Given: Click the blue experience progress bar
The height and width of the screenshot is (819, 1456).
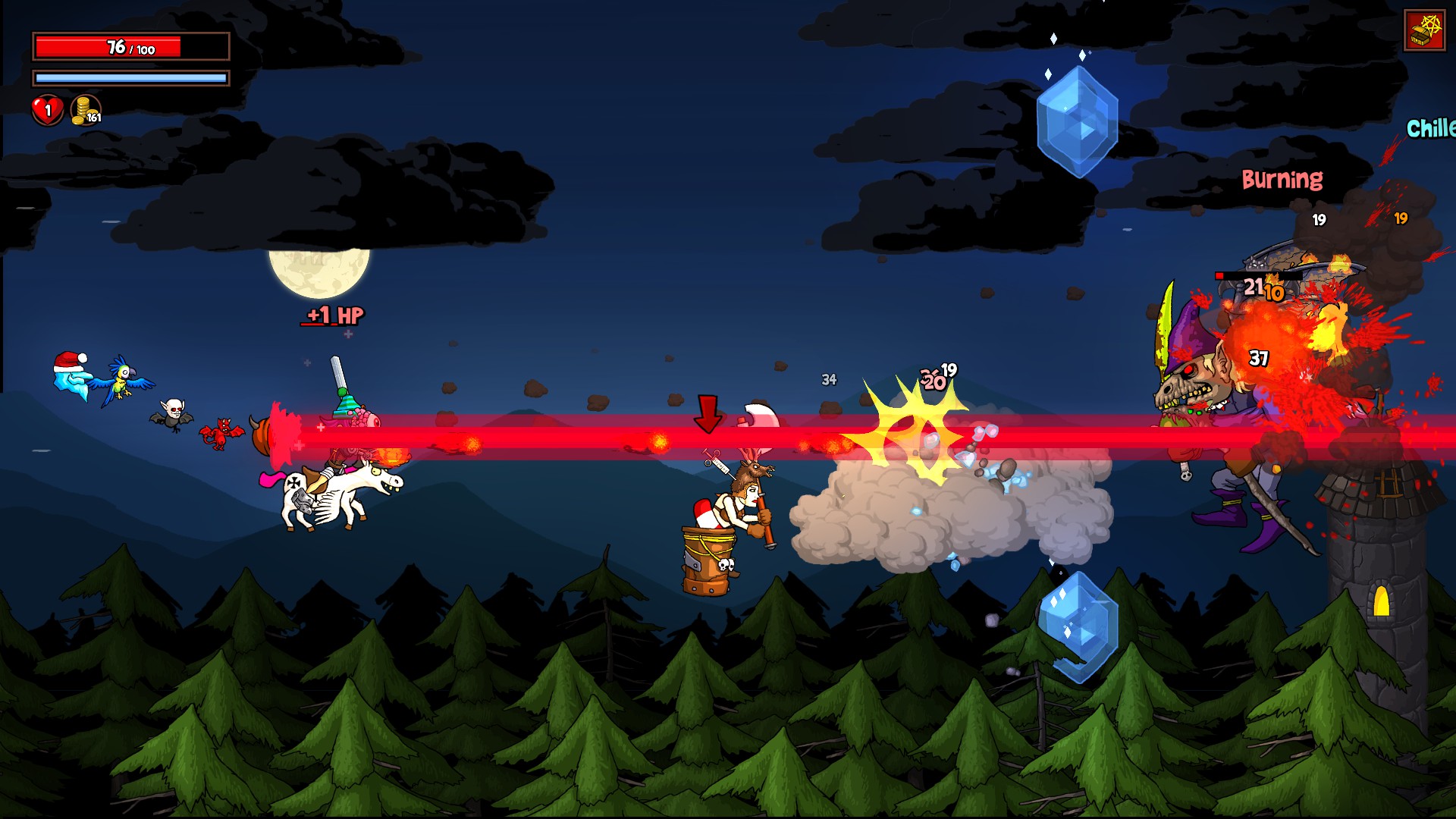Looking at the screenshot, I should [130, 77].
